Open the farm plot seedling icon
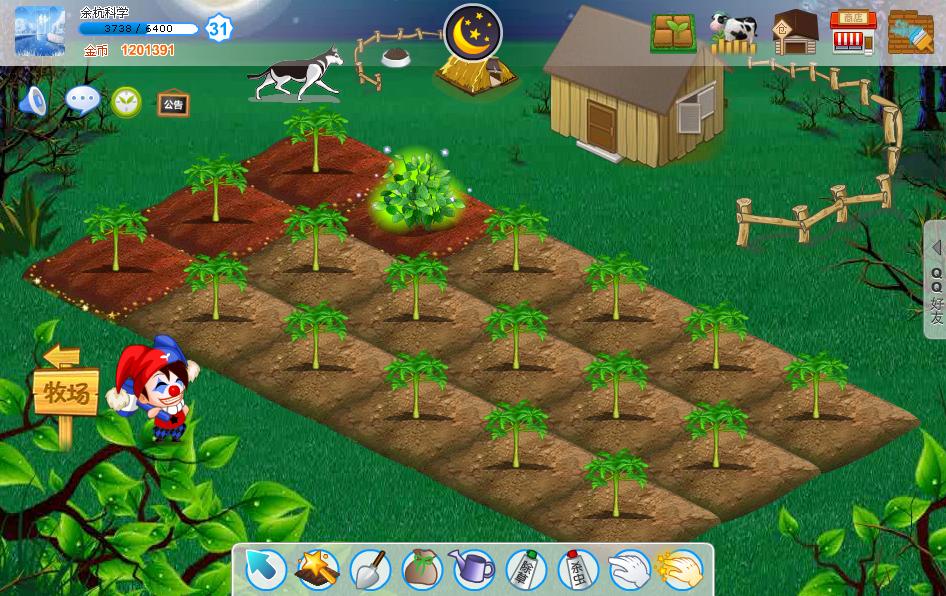946x596 pixels. point(673,33)
